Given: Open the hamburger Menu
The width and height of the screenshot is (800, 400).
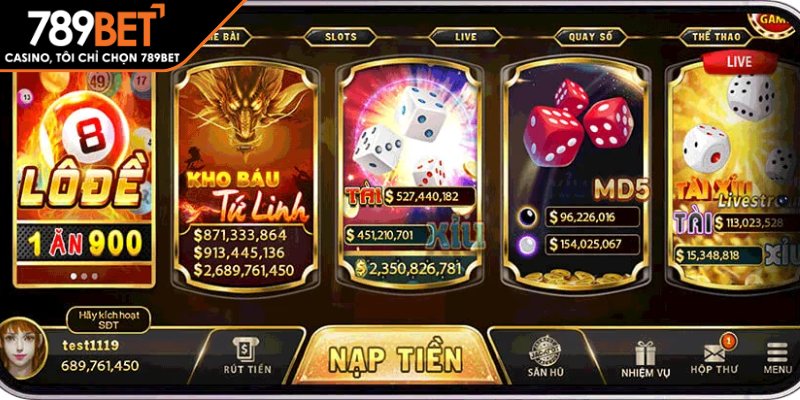Looking at the screenshot, I should click(777, 359).
